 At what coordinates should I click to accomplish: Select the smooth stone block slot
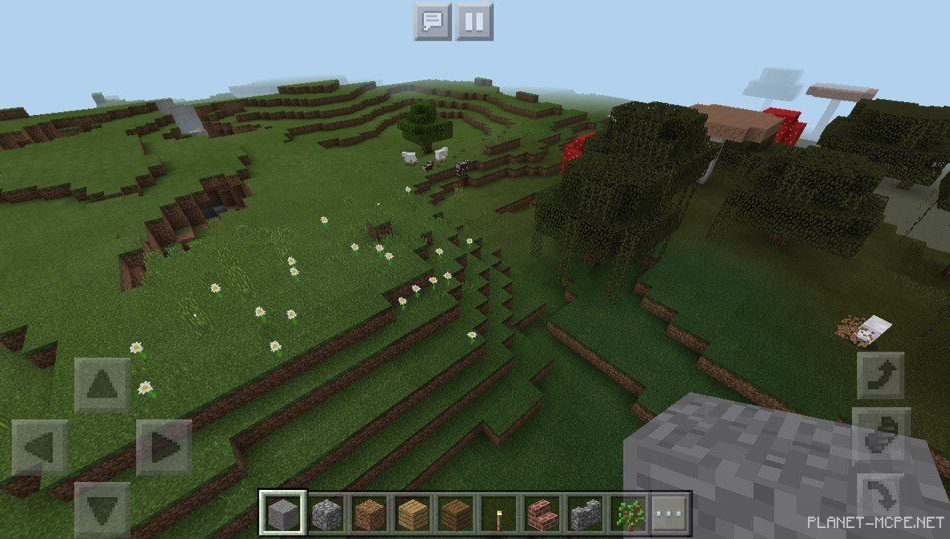283,514
